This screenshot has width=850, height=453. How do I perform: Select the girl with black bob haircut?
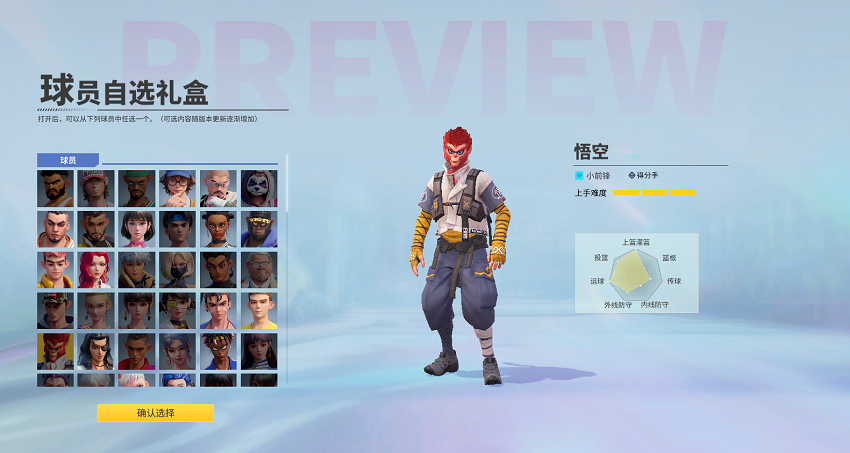tap(137, 229)
